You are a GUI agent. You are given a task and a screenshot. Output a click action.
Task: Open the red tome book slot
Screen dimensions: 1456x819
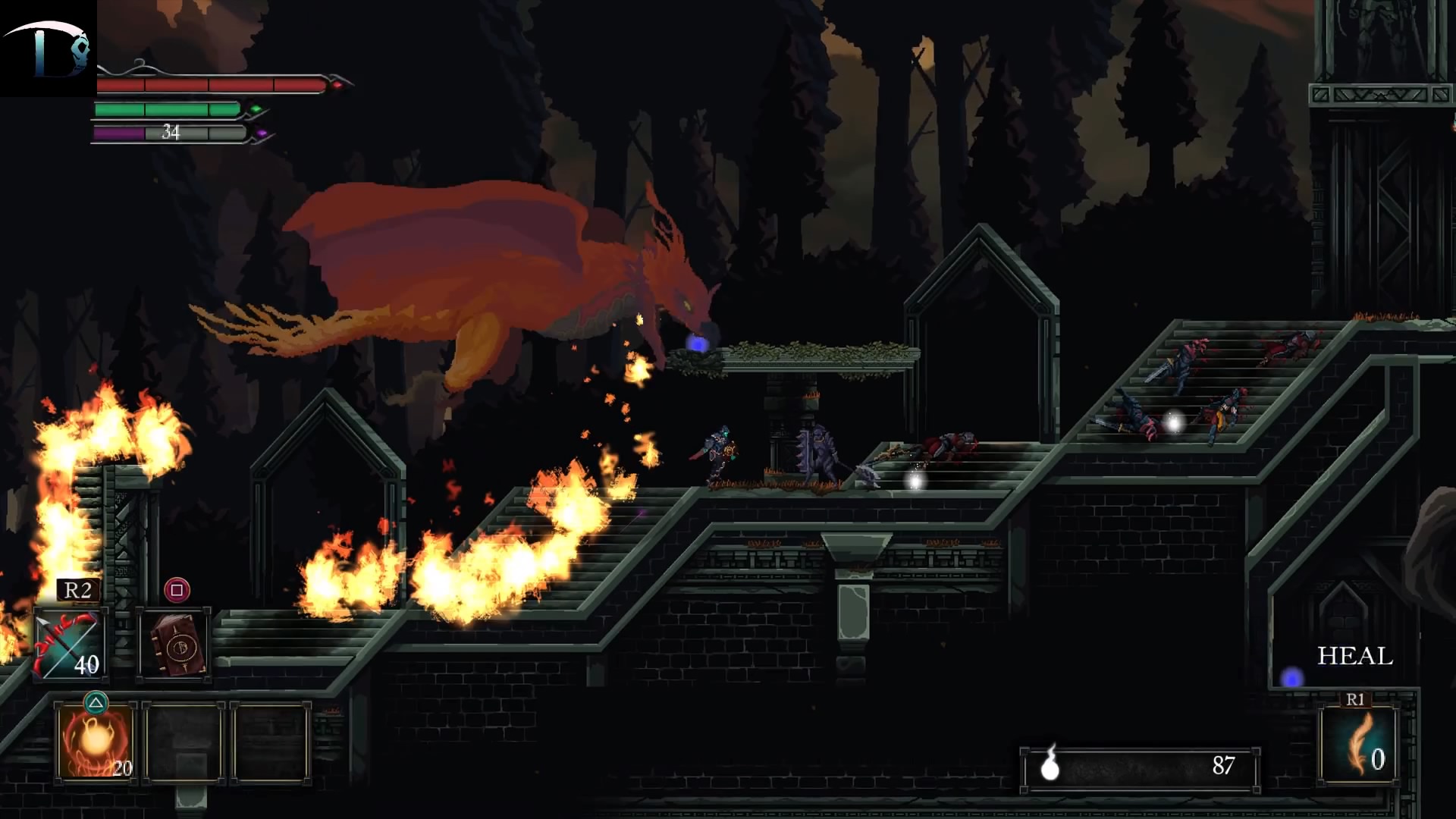click(174, 645)
